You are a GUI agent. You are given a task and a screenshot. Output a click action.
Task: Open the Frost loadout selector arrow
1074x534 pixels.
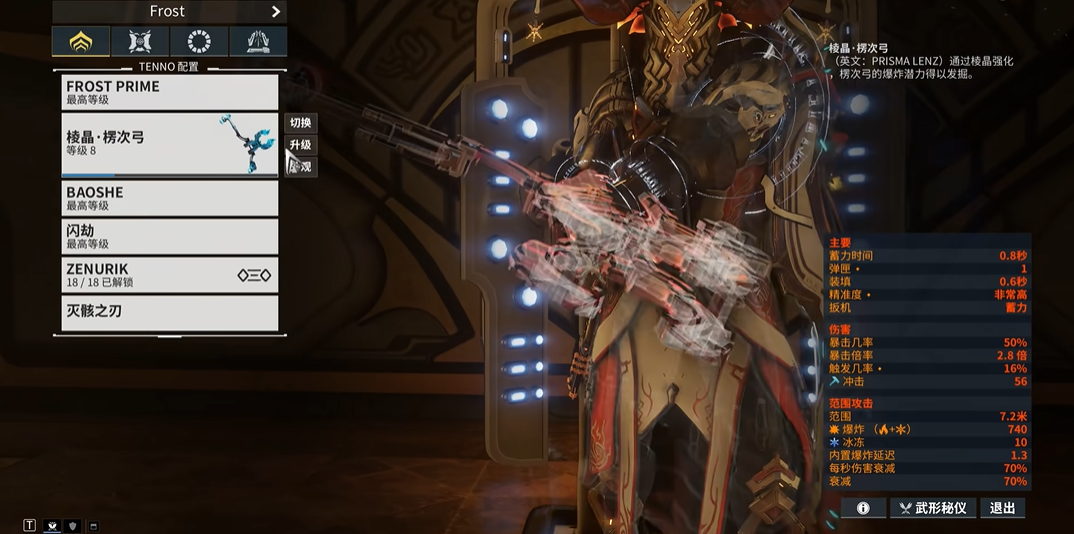[276, 12]
